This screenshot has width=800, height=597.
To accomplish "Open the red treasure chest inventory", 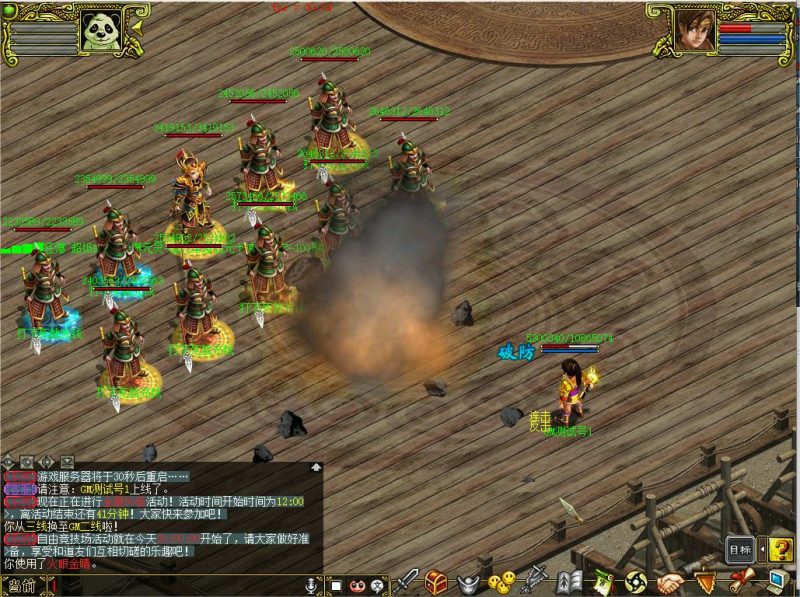I will (x=436, y=581).
